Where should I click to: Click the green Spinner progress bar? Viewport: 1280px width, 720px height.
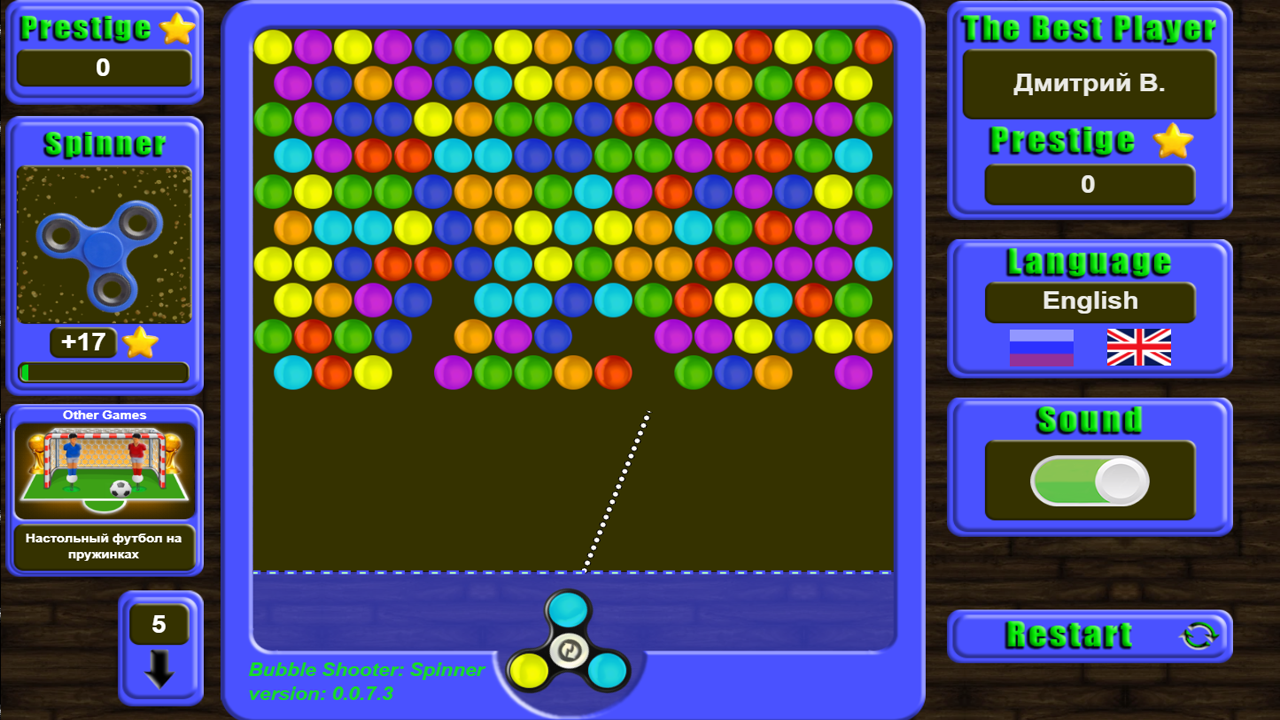click(104, 371)
